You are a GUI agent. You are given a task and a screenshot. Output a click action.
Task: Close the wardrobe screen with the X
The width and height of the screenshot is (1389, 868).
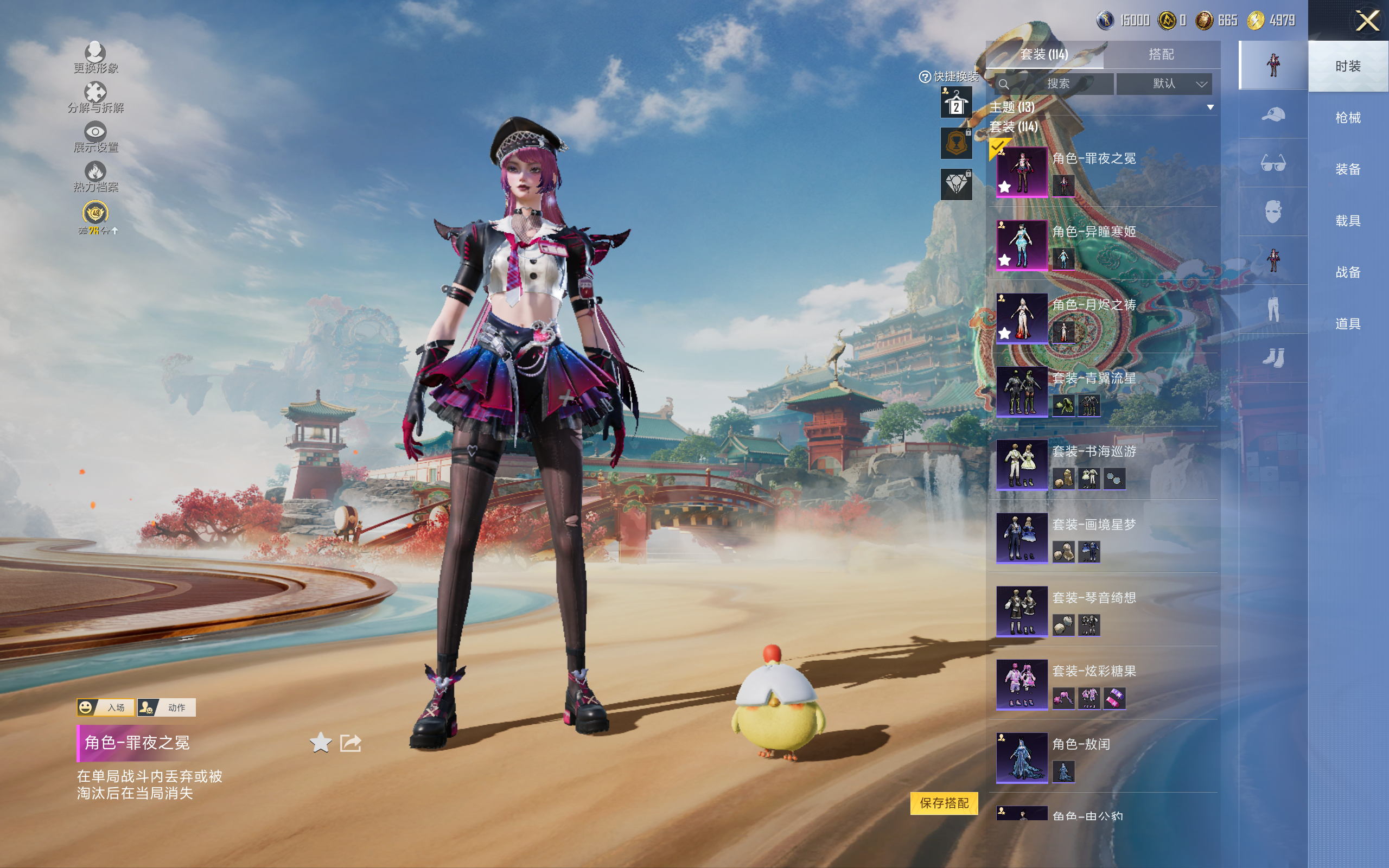click(1367, 21)
